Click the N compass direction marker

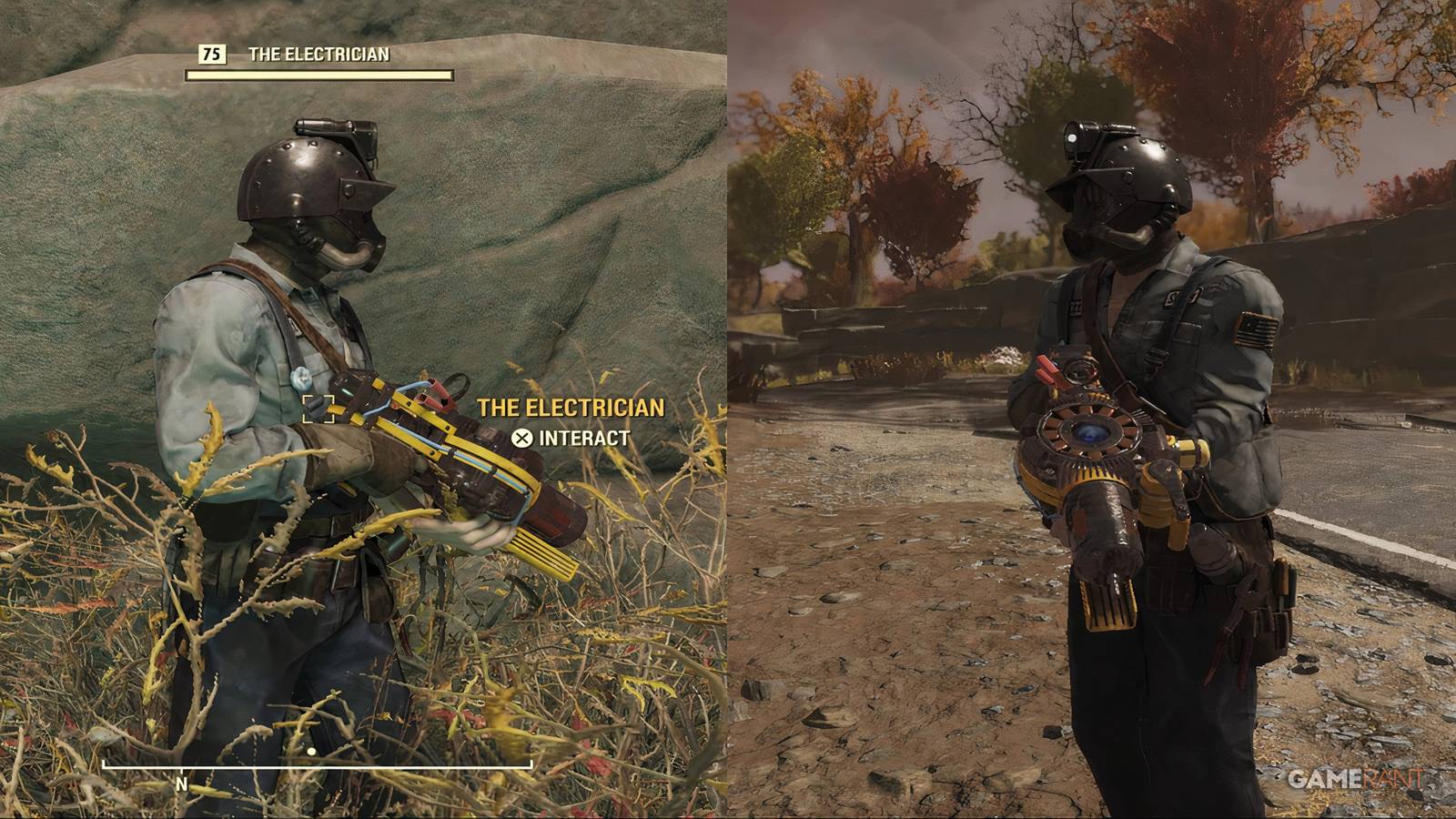pyautogui.click(x=182, y=783)
